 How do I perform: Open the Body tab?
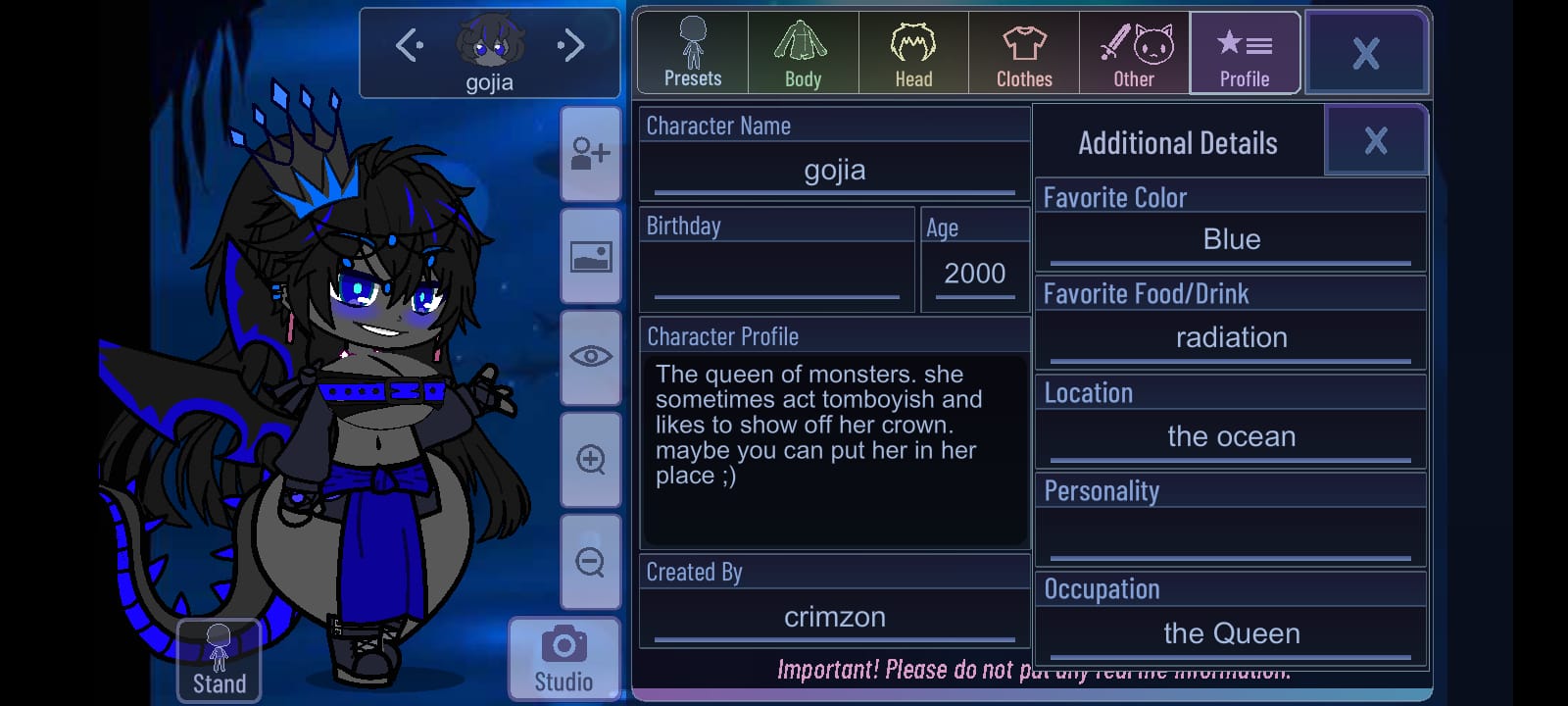[803, 53]
